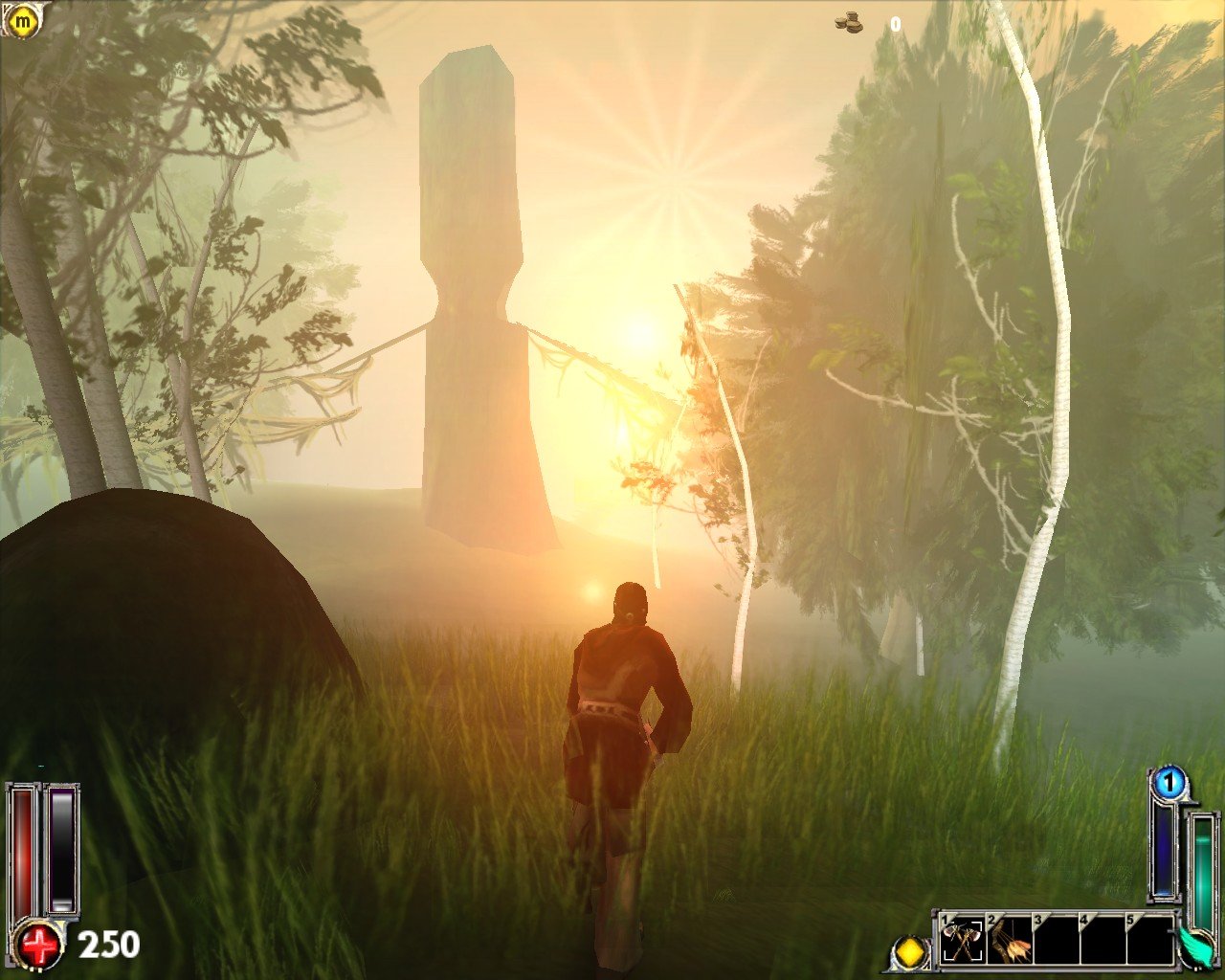
Task: Click the coin stack gold icon
Action: pyautogui.click(x=848, y=22)
